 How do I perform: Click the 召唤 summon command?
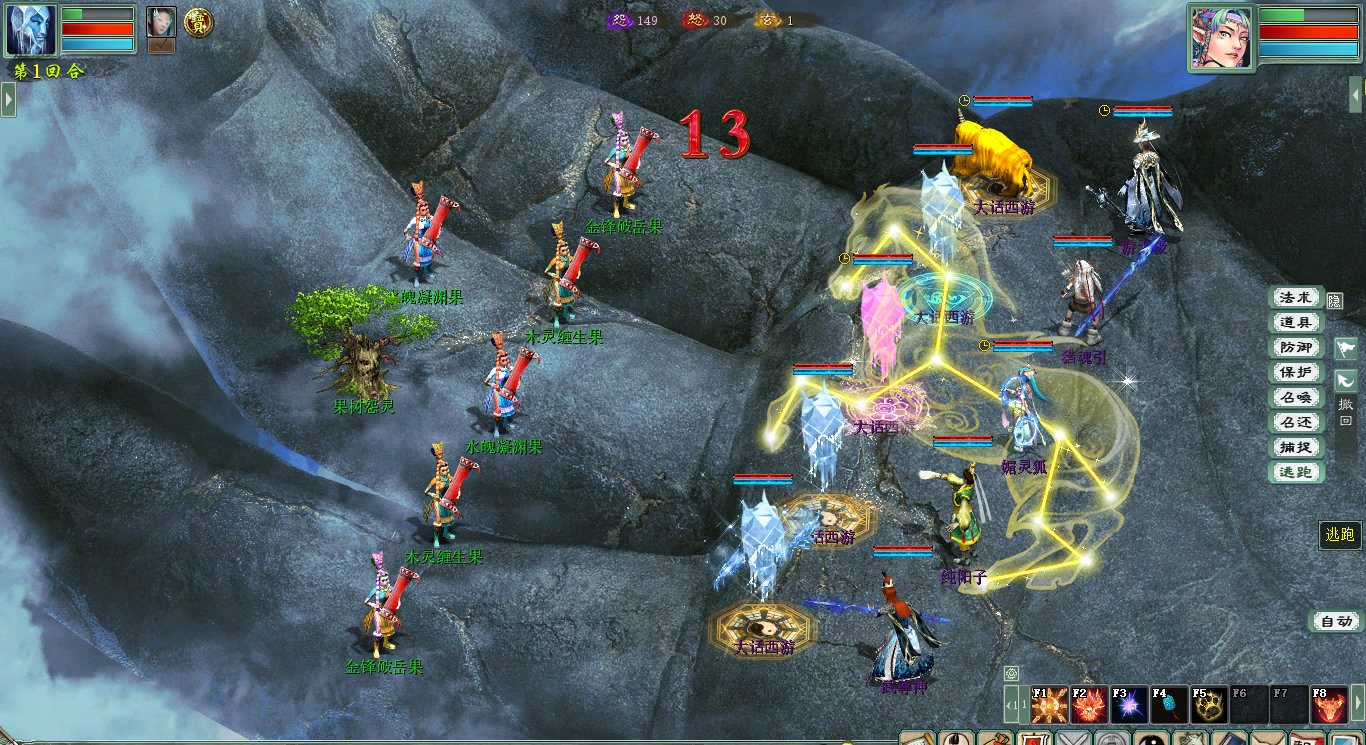[x=1296, y=397]
